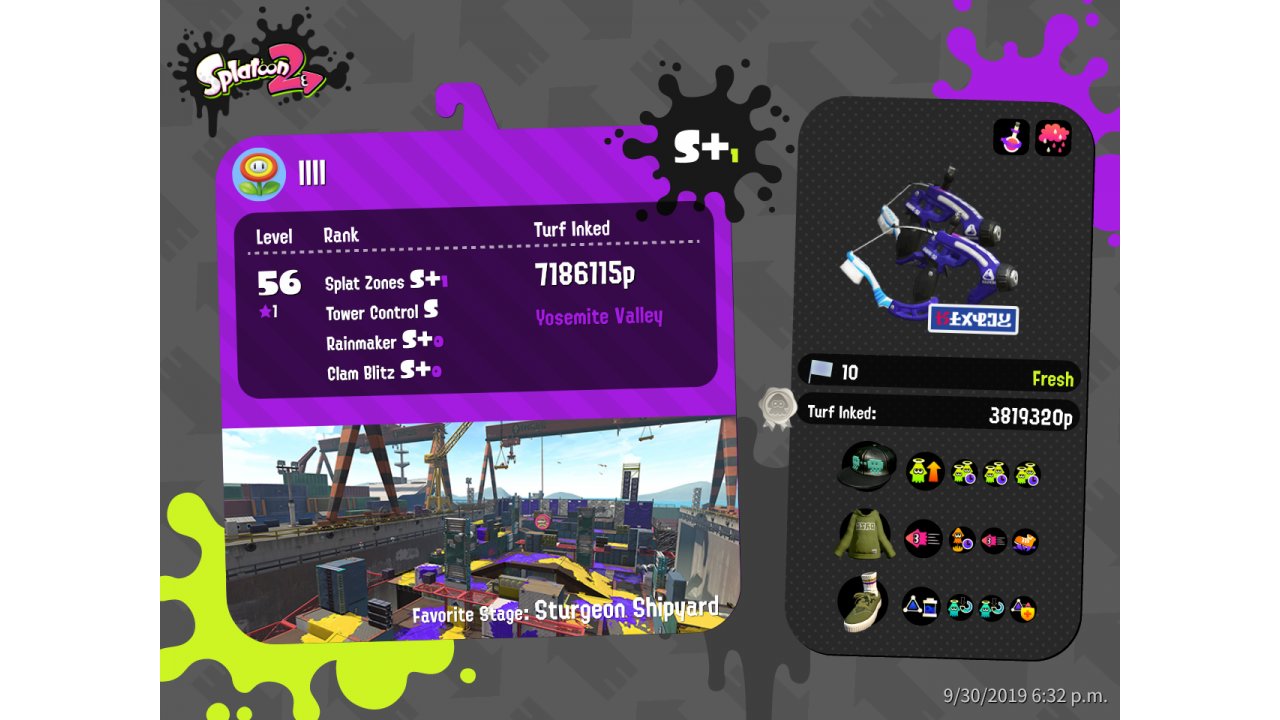The image size is (1280, 720).
Task: Click the white flag freshness icon
Action: (821, 372)
